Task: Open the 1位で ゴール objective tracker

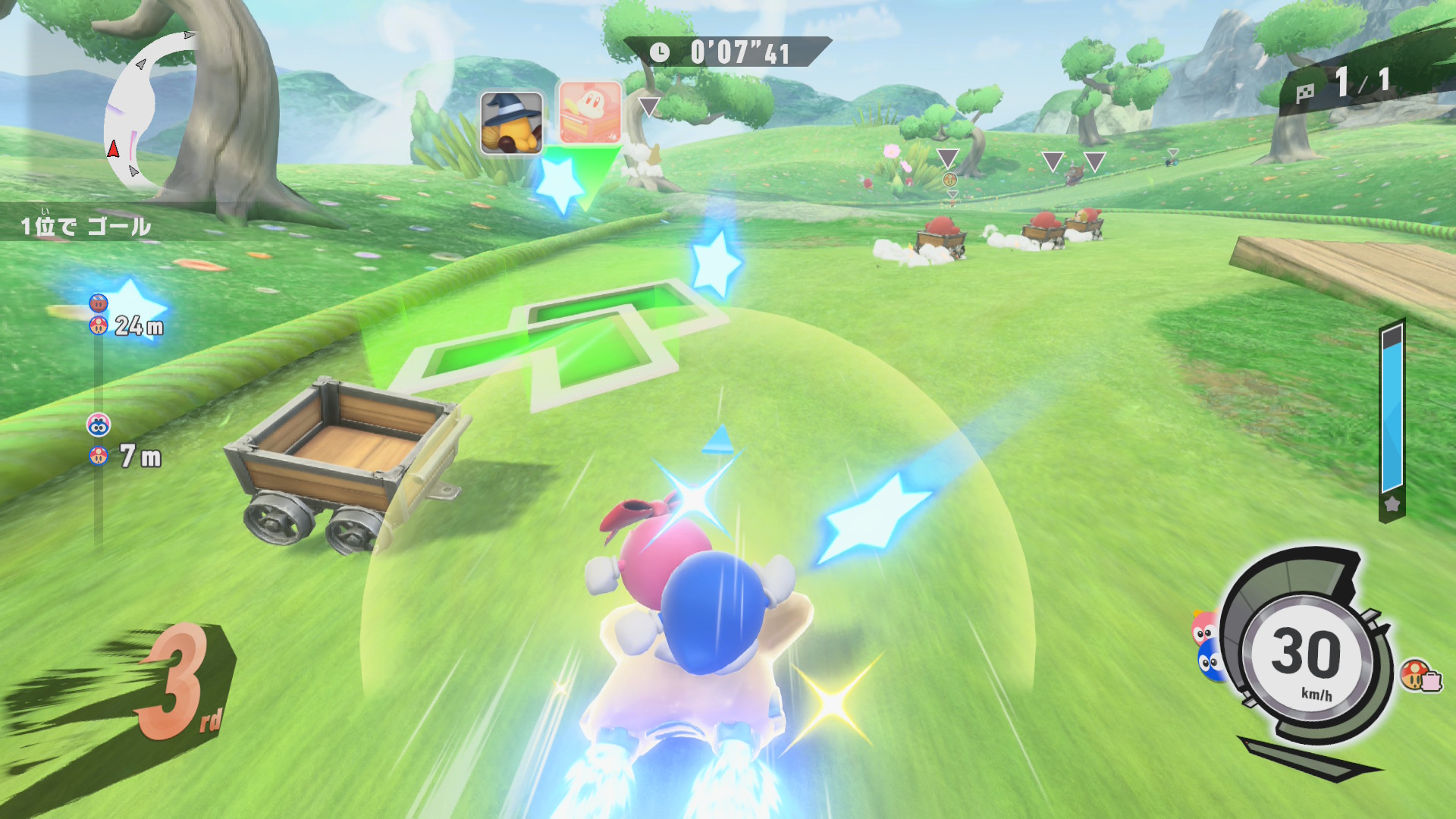Action: click(86, 226)
